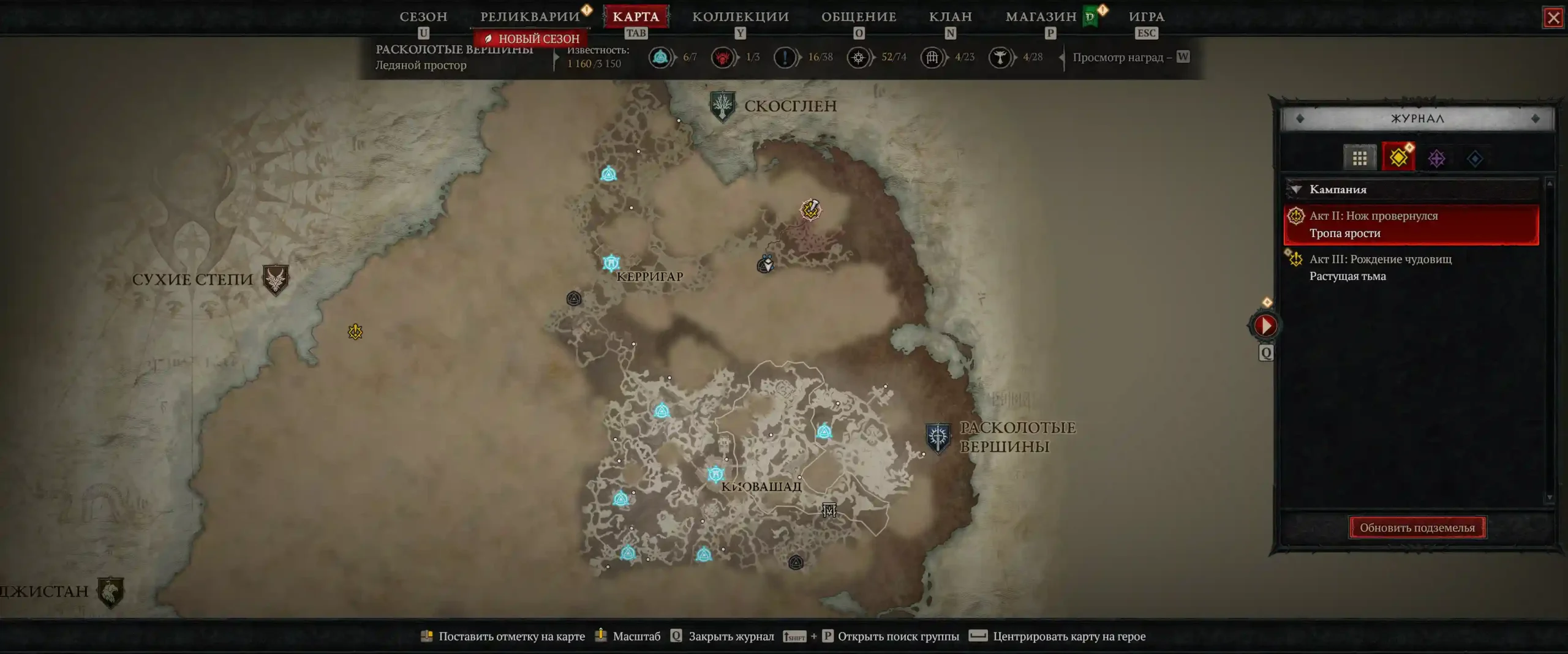The image size is (1568, 654).
Task: Open the Коллекции tab
Action: click(x=741, y=17)
